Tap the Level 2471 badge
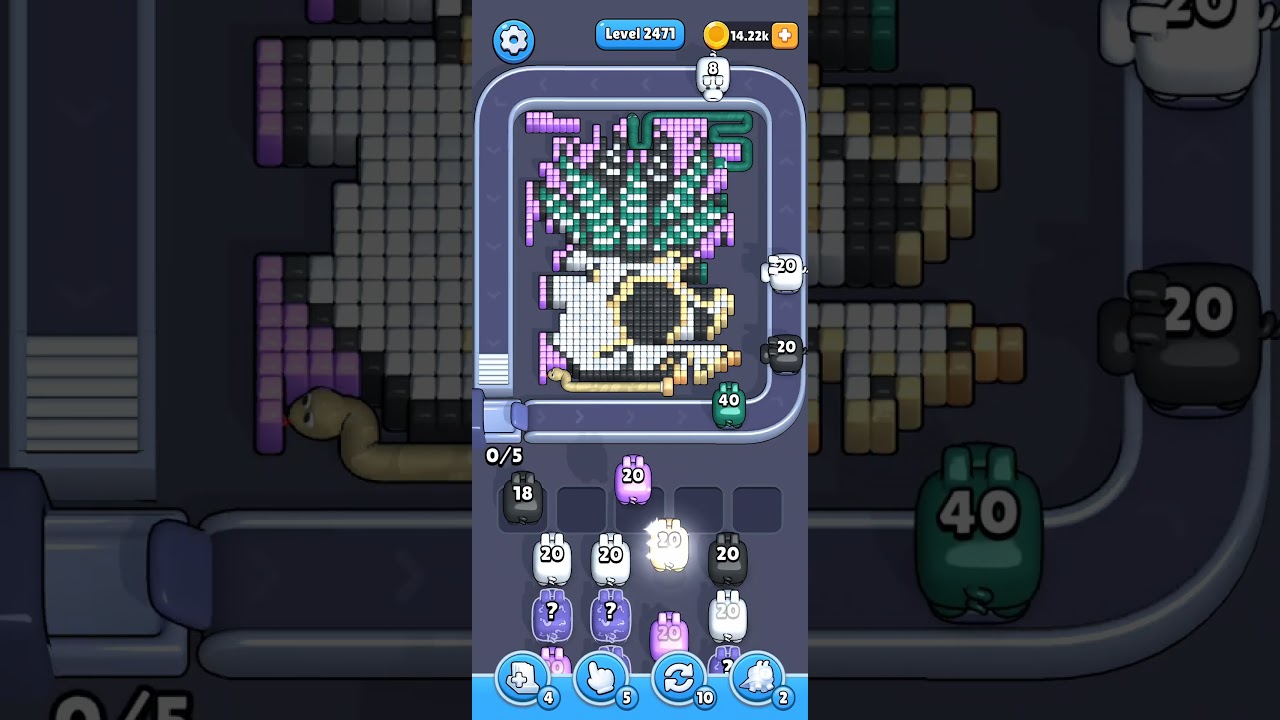This screenshot has height=720, width=1280. [639, 33]
